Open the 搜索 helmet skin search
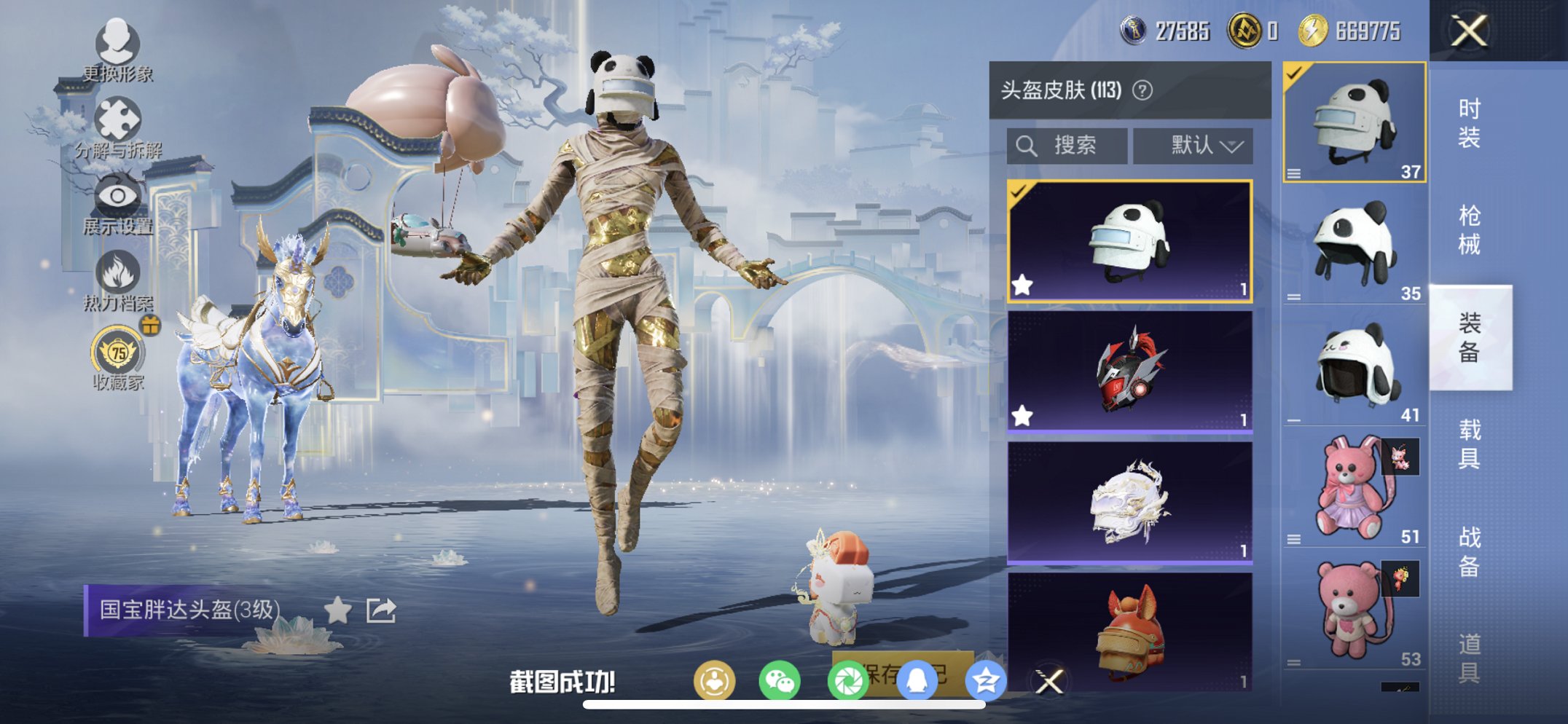Screen dimensions: 1568x724 [1067, 143]
